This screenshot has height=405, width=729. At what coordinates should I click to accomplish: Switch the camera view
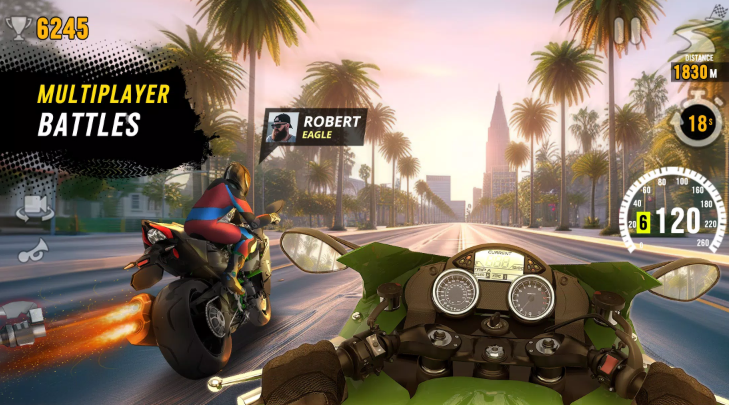coord(32,206)
